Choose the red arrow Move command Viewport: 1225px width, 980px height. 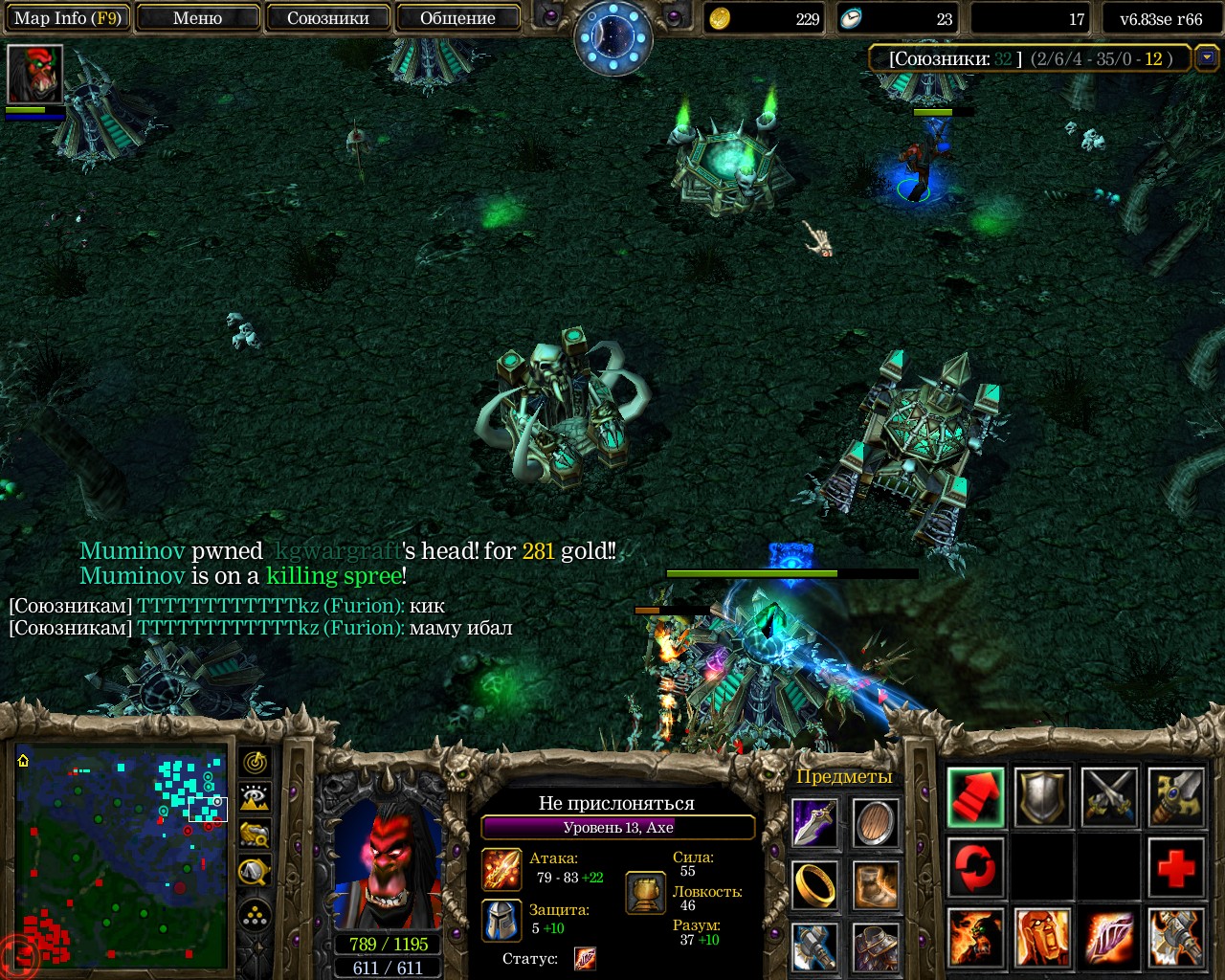(x=975, y=797)
